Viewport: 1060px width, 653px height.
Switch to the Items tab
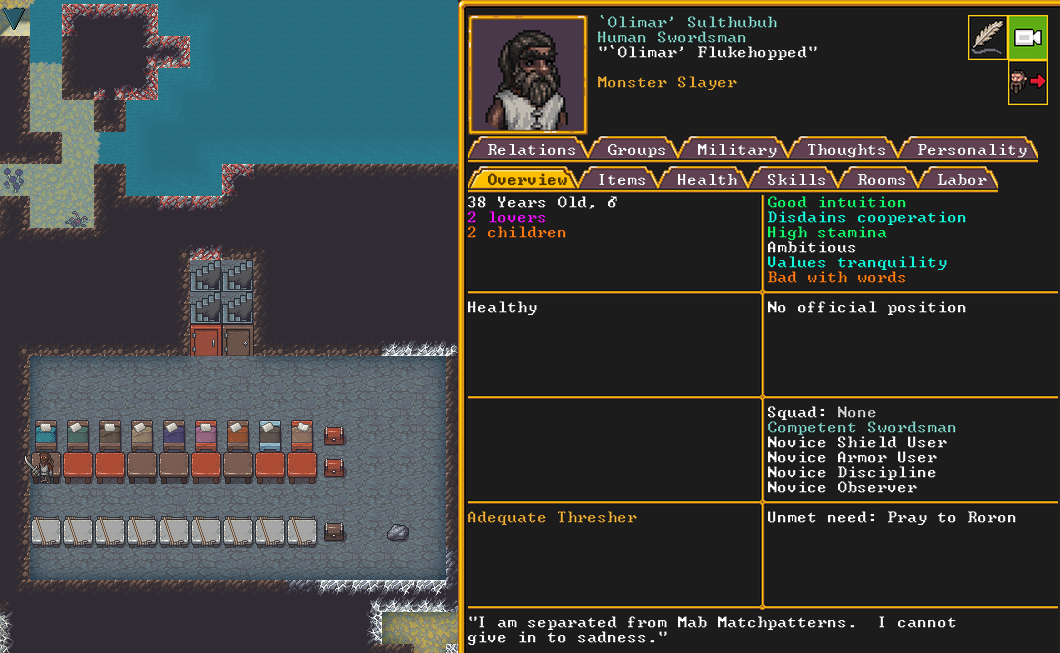[x=621, y=179]
